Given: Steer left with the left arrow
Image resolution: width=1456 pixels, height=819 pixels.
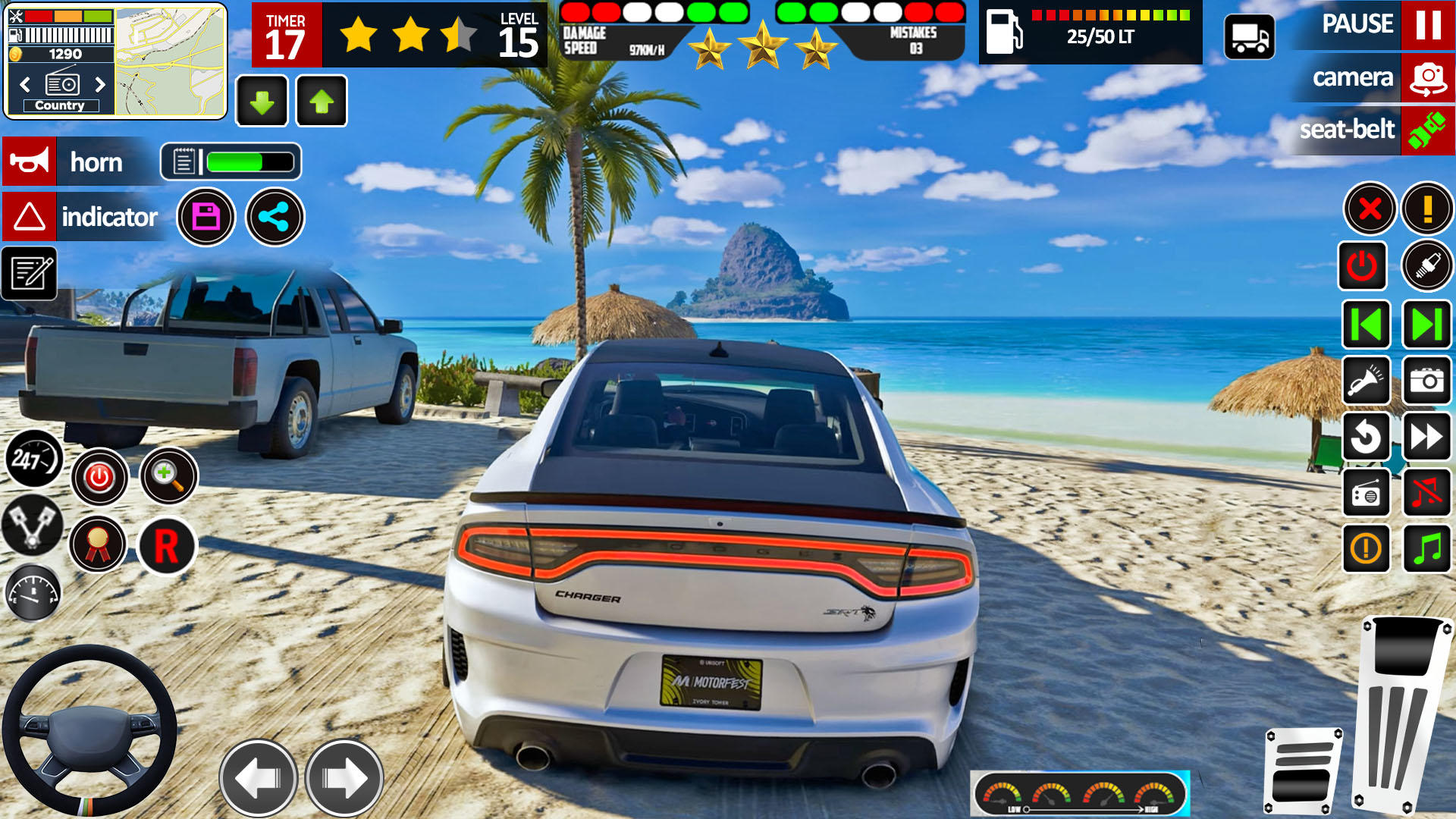Looking at the screenshot, I should pos(258,778).
